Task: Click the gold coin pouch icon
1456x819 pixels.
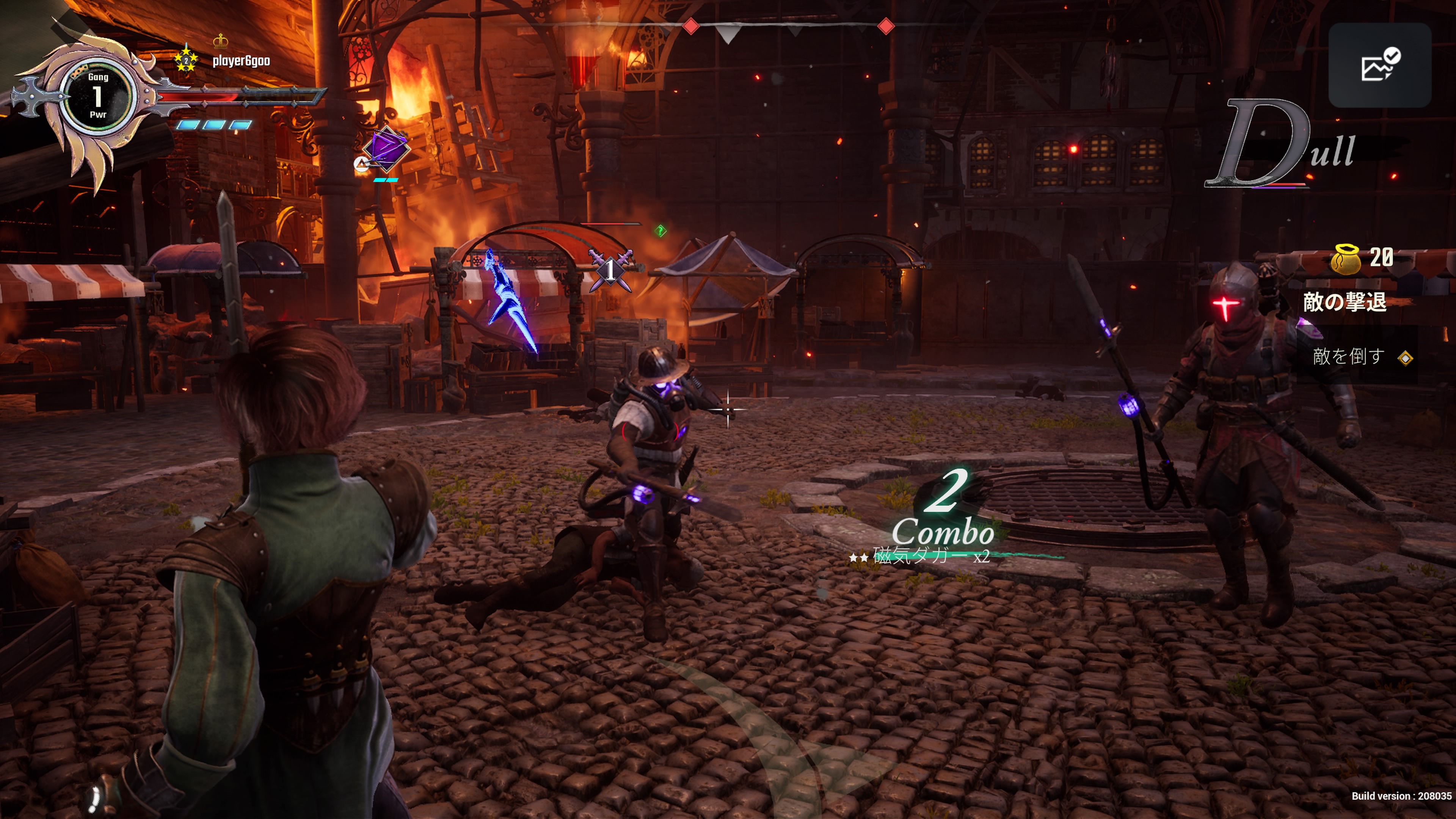Action: point(1346,259)
